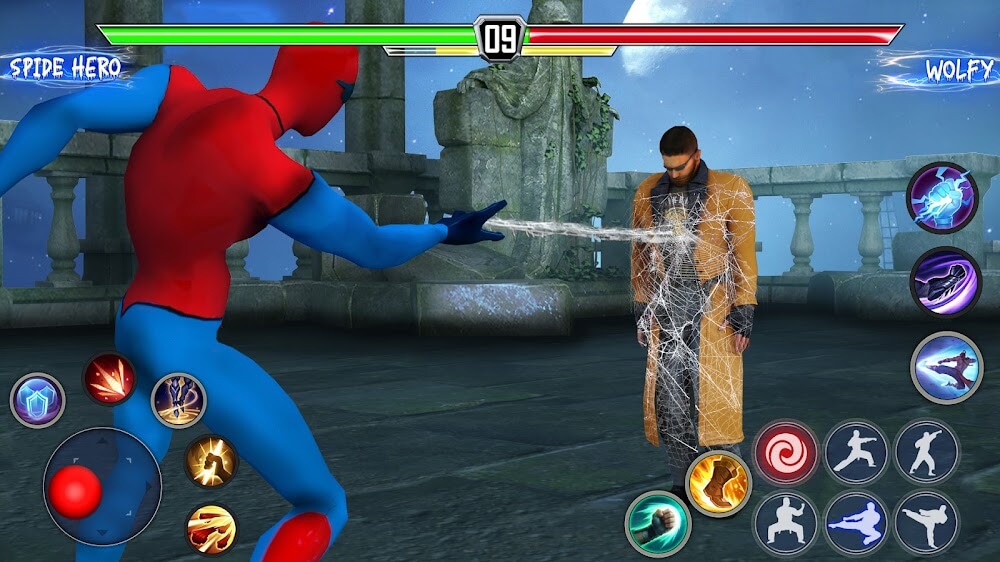The image size is (1000, 562).
Task: Use the green energy punch skill
Action: coord(658,523)
